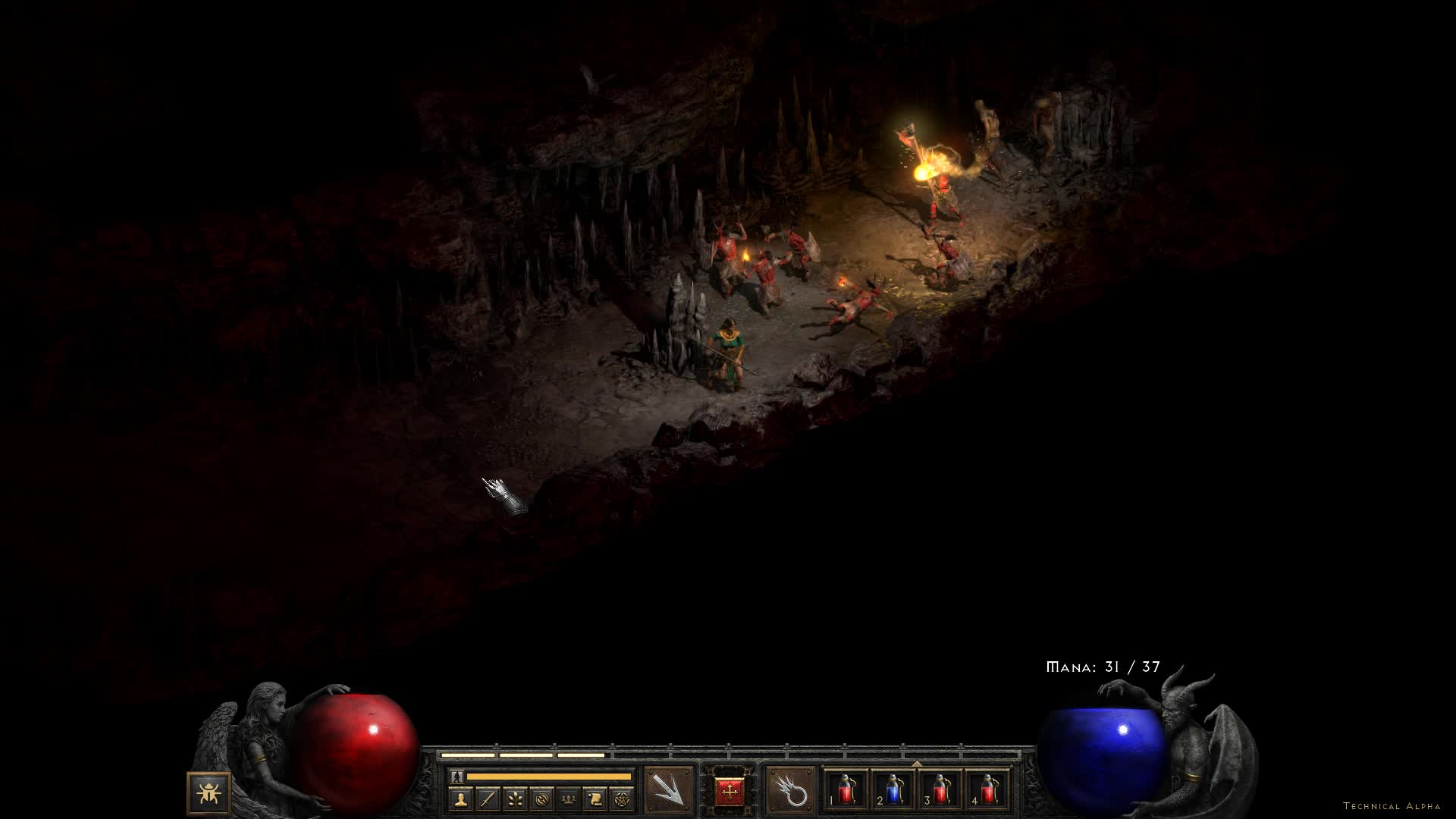The height and width of the screenshot is (819, 1456).
Task: Show the skill tree branch icon
Action: pyautogui.click(x=515, y=799)
